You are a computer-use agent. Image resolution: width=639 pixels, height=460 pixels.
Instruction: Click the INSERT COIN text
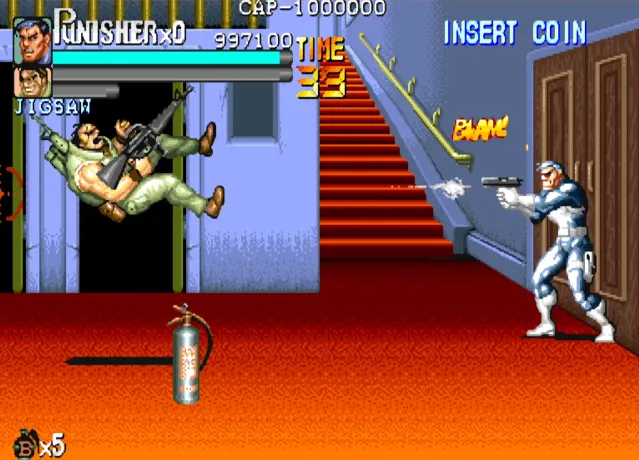514,33
